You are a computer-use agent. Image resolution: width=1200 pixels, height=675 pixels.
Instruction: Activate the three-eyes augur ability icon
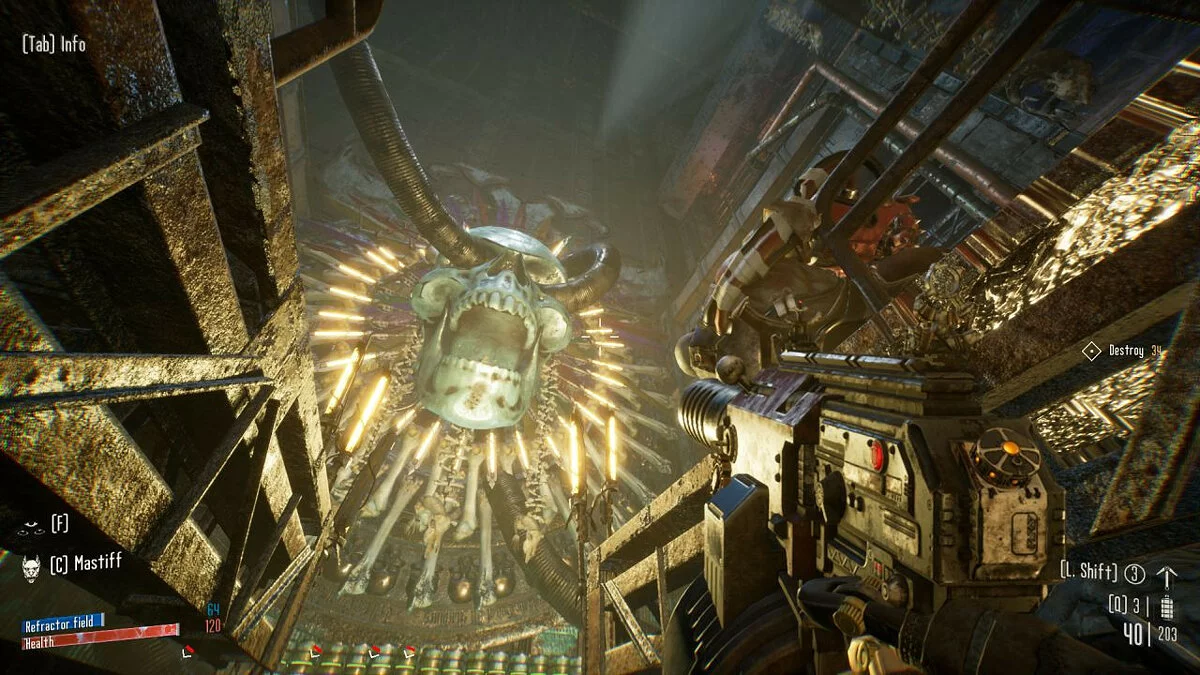(x=31, y=523)
